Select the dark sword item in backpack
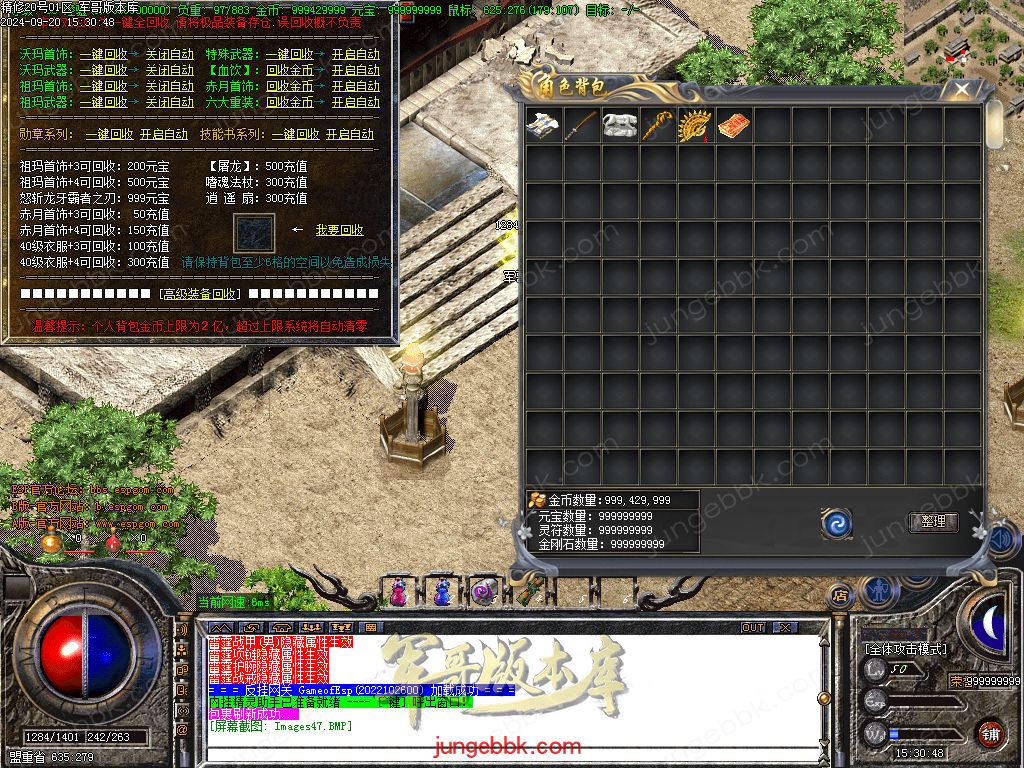The image size is (1024, 768). pyautogui.click(x=582, y=126)
